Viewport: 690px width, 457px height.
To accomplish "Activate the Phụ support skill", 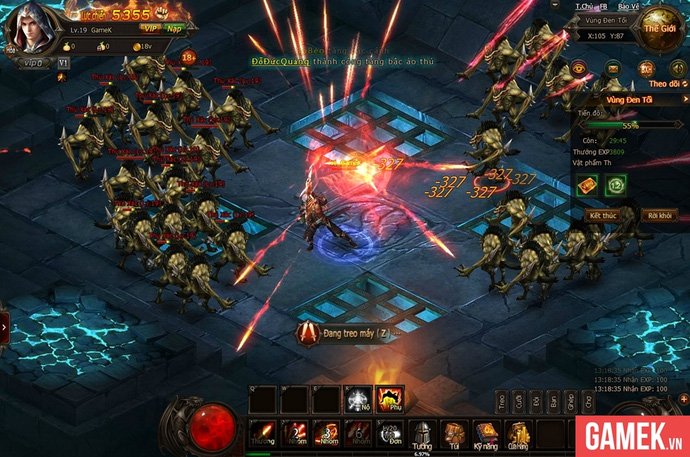I will tap(390, 400).
